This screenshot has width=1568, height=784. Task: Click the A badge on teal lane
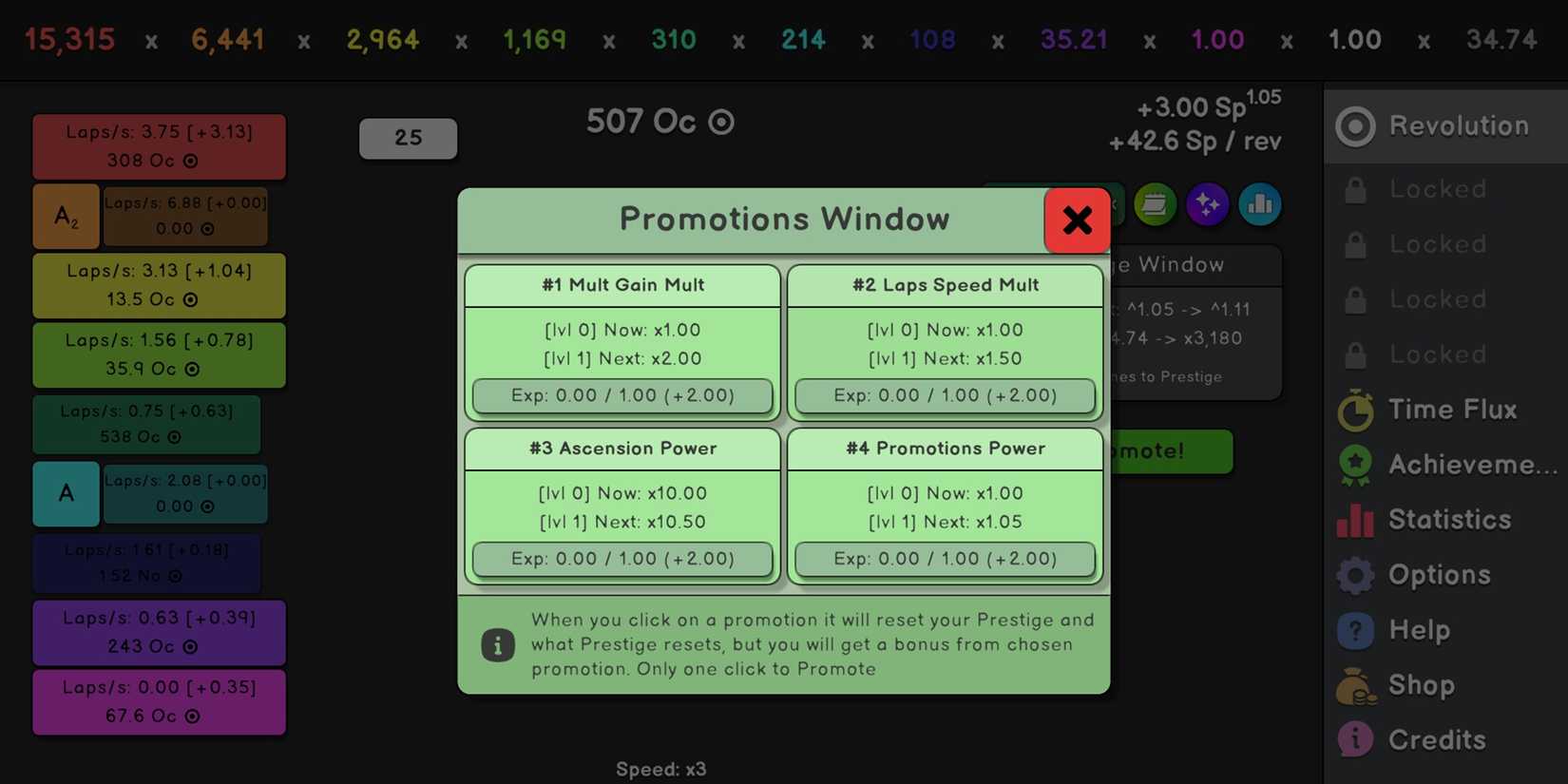66,493
